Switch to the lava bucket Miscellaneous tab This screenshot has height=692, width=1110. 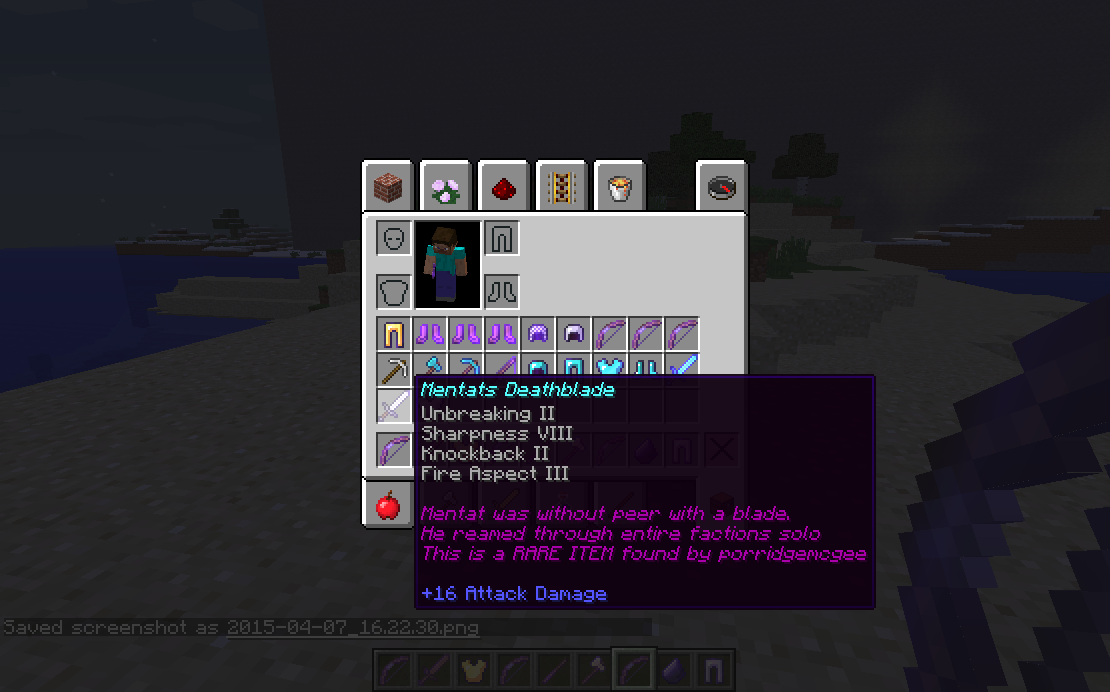pyautogui.click(x=619, y=186)
